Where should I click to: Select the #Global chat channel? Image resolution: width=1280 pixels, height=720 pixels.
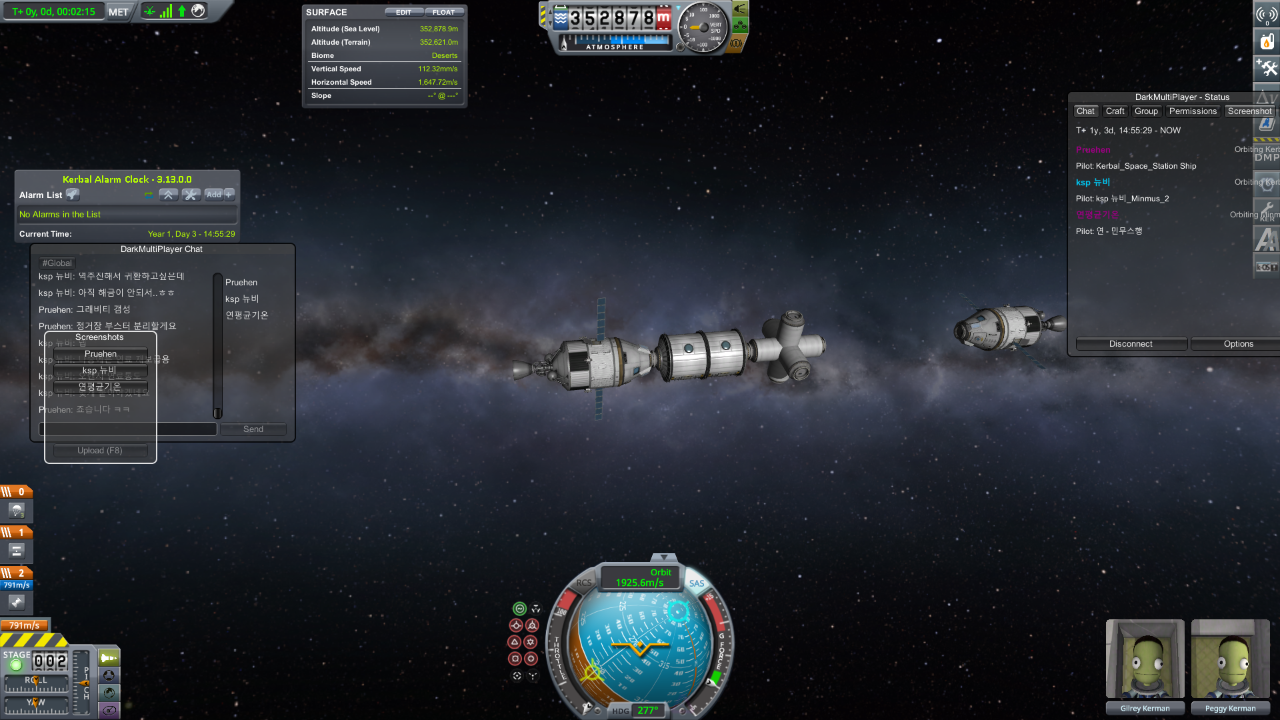pyautogui.click(x=57, y=263)
